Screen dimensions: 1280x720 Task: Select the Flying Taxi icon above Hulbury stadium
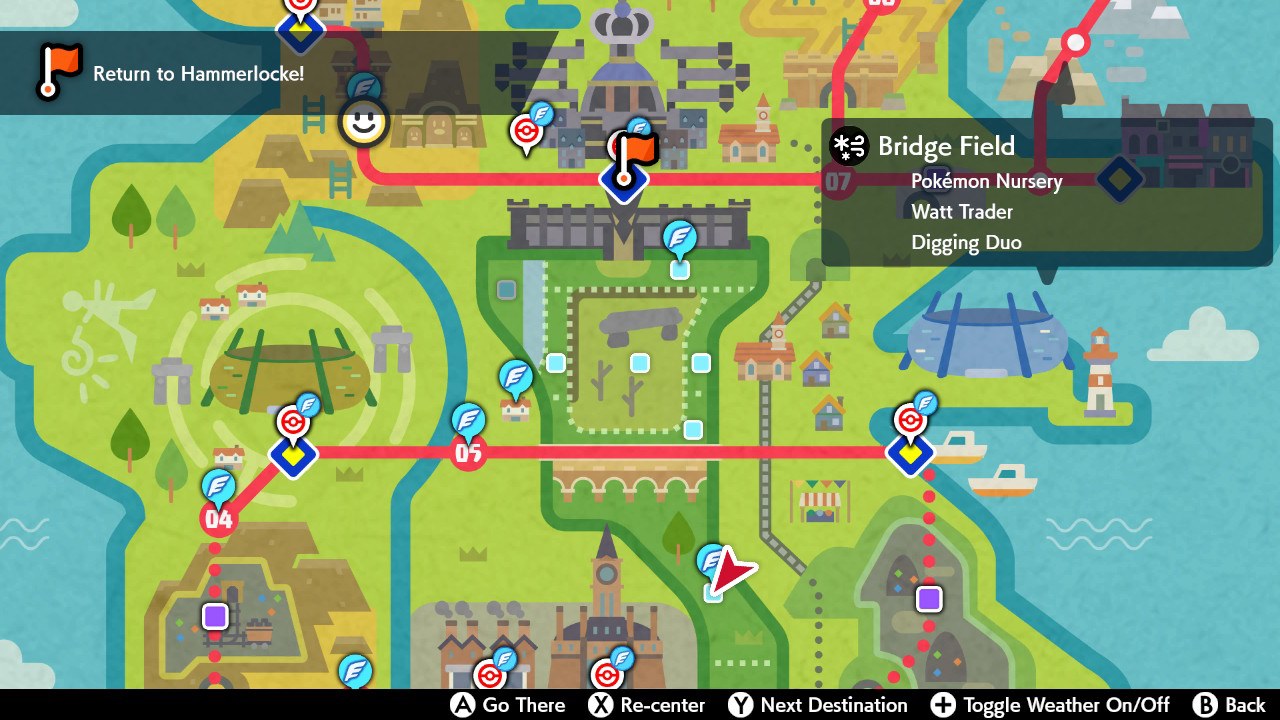(x=928, y=403)
